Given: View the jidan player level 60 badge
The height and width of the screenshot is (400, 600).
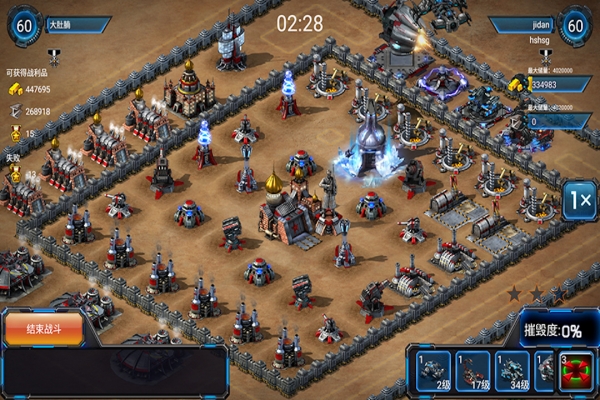Looking at the screenshot, I should point(576,25).
